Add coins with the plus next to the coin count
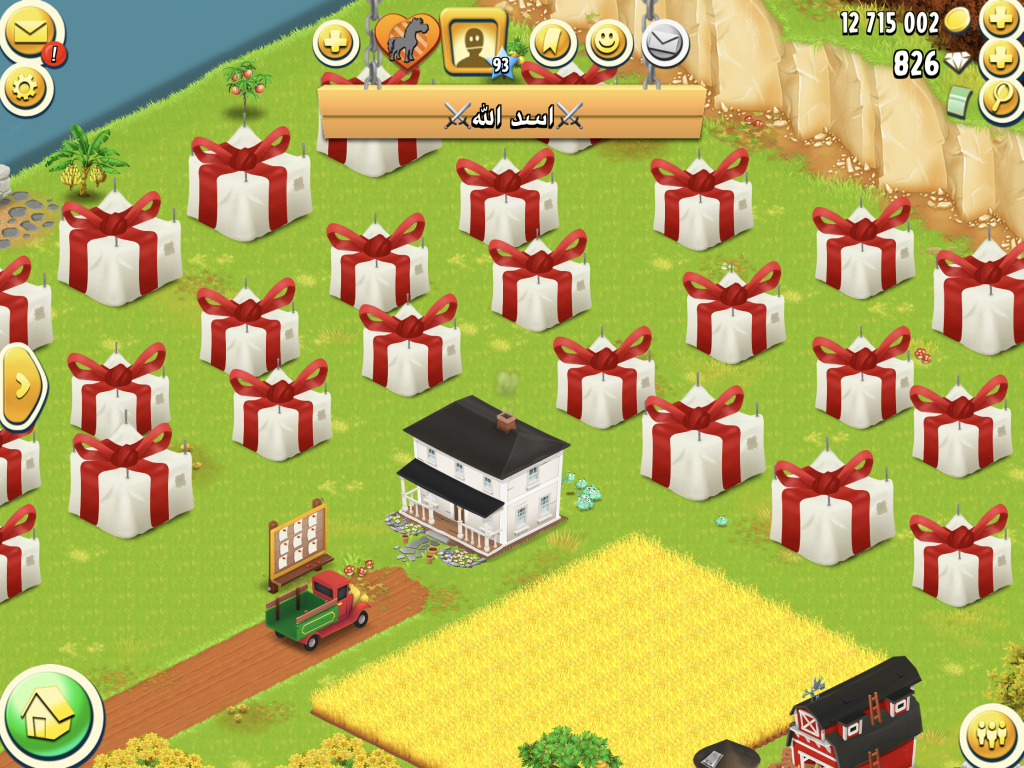This screenshot has height=768, width=1024. 999,19
